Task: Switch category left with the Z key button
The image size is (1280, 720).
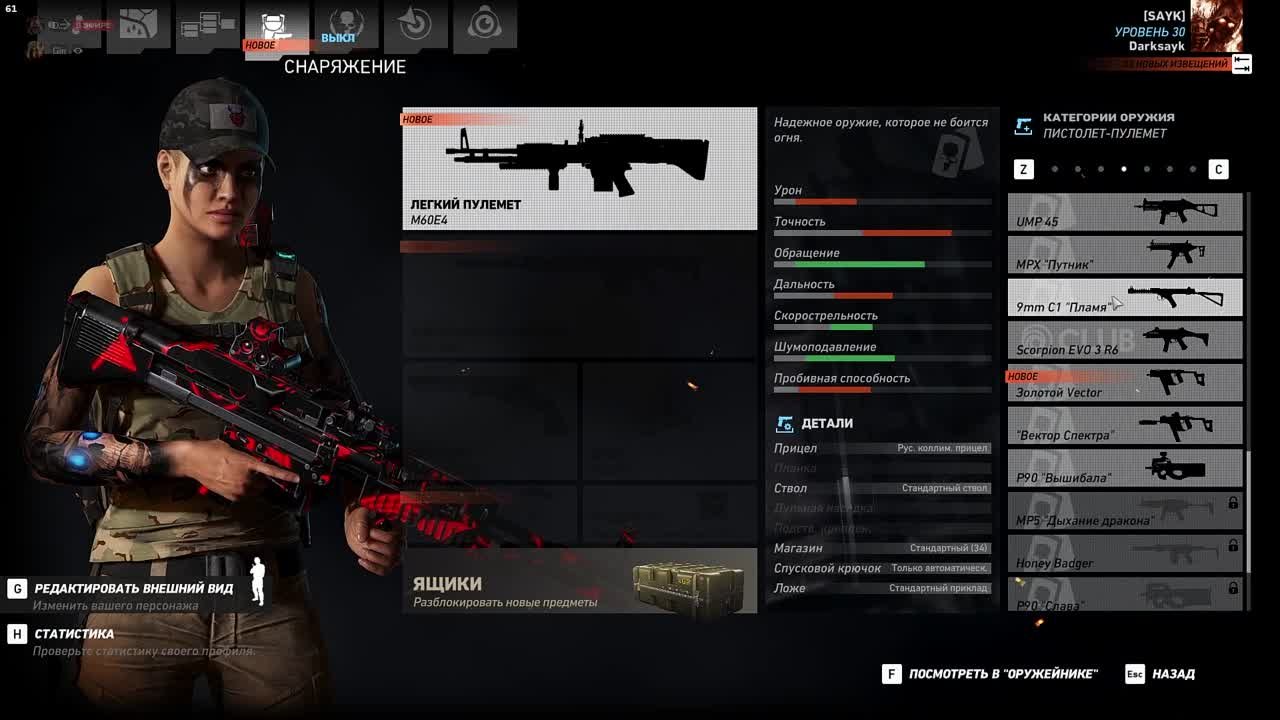Action: pyautogui.click(x=1023, y=169)
